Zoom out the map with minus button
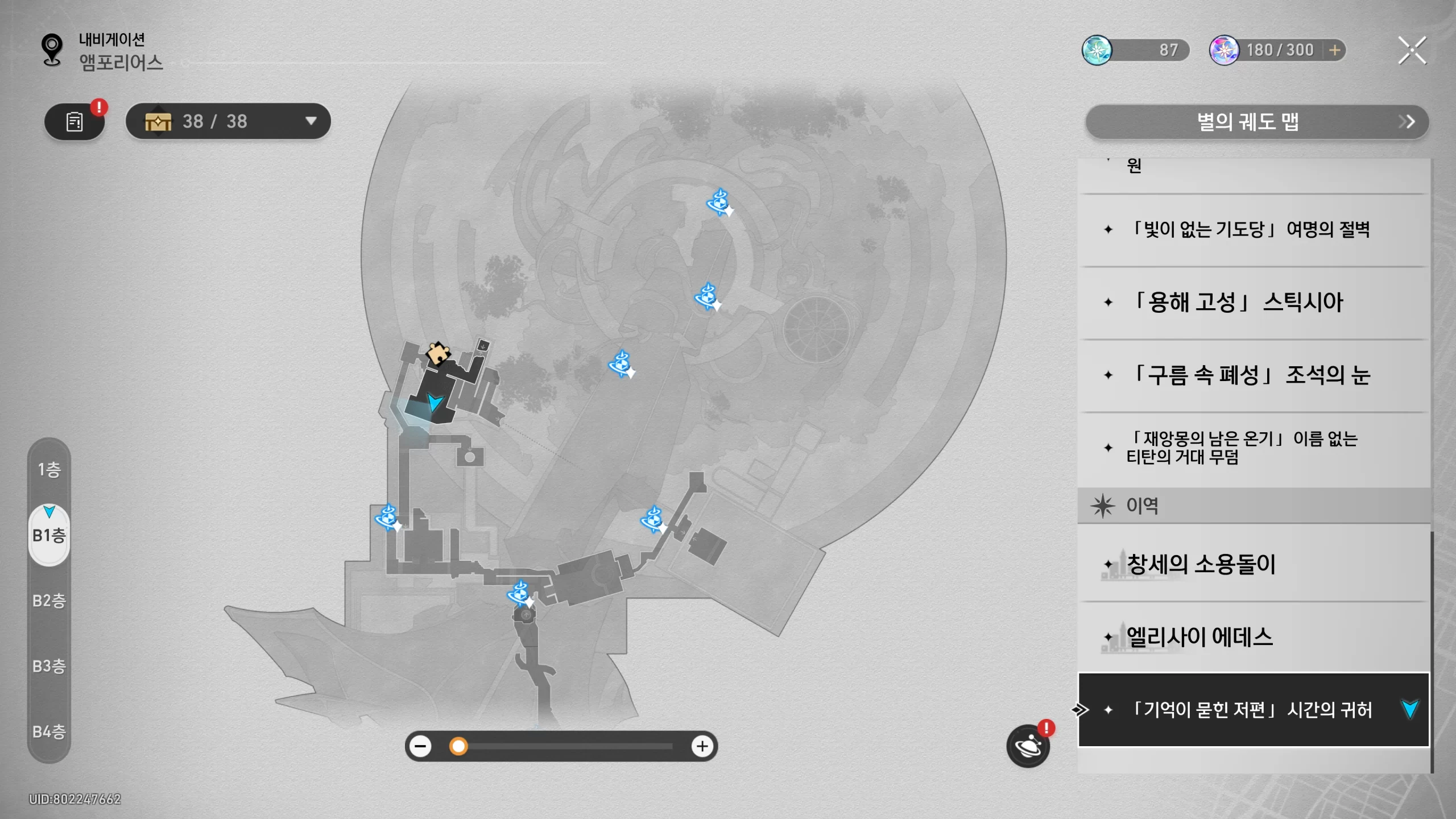Image resolution: width=1456 pixels, height=819 pixels. coord(421,746)
